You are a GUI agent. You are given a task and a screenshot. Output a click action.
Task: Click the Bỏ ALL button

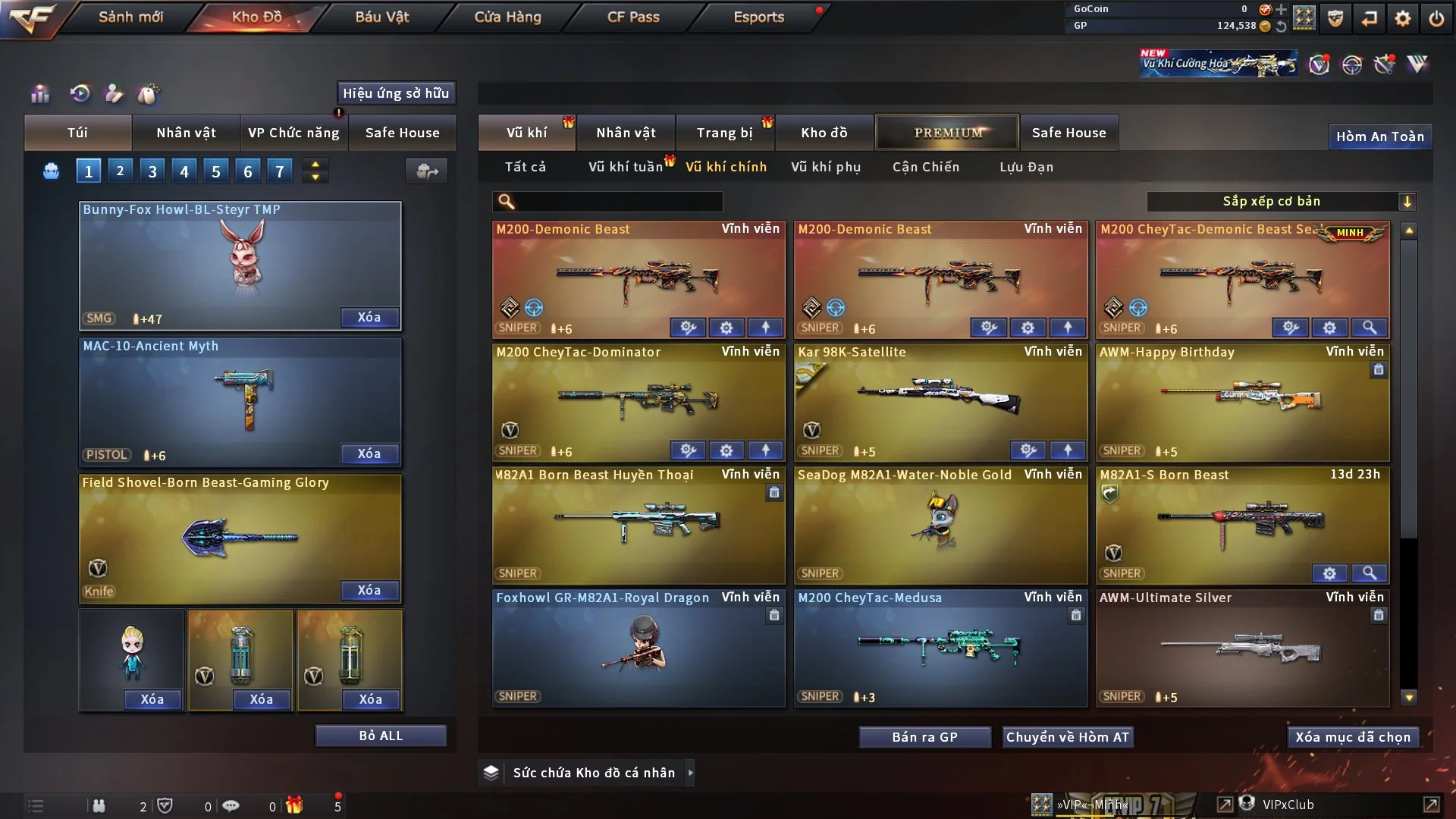point(381,736)
